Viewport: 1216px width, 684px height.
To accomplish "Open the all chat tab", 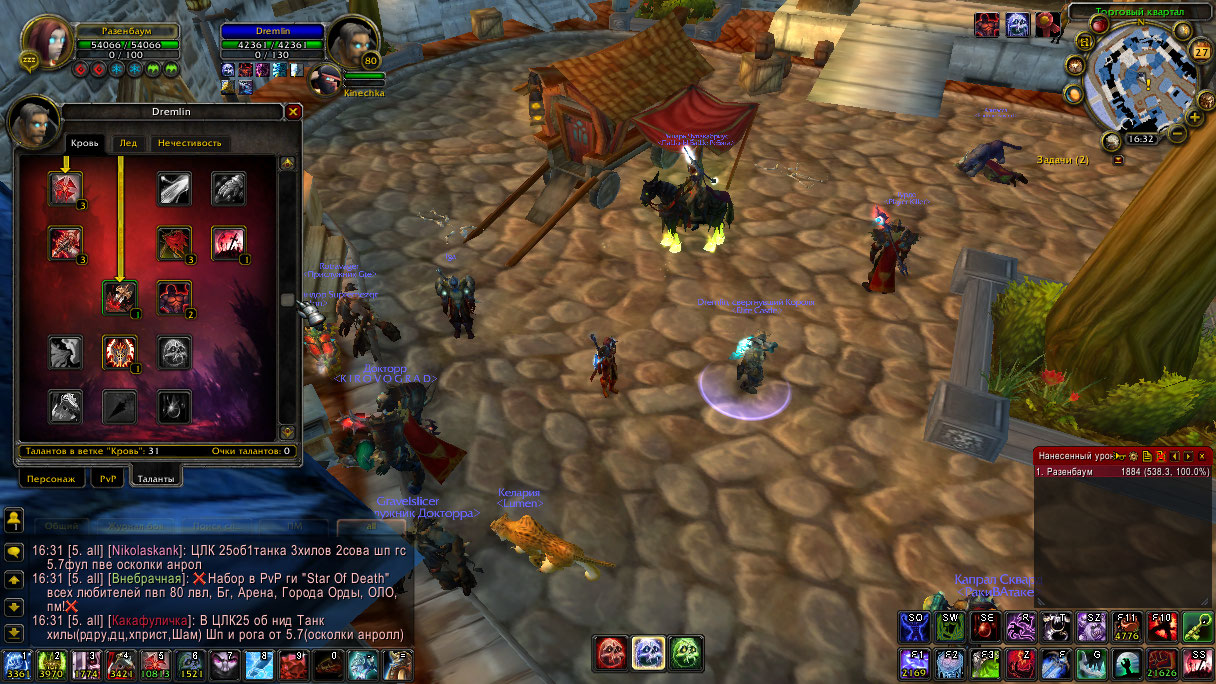I will coord(372,525).
